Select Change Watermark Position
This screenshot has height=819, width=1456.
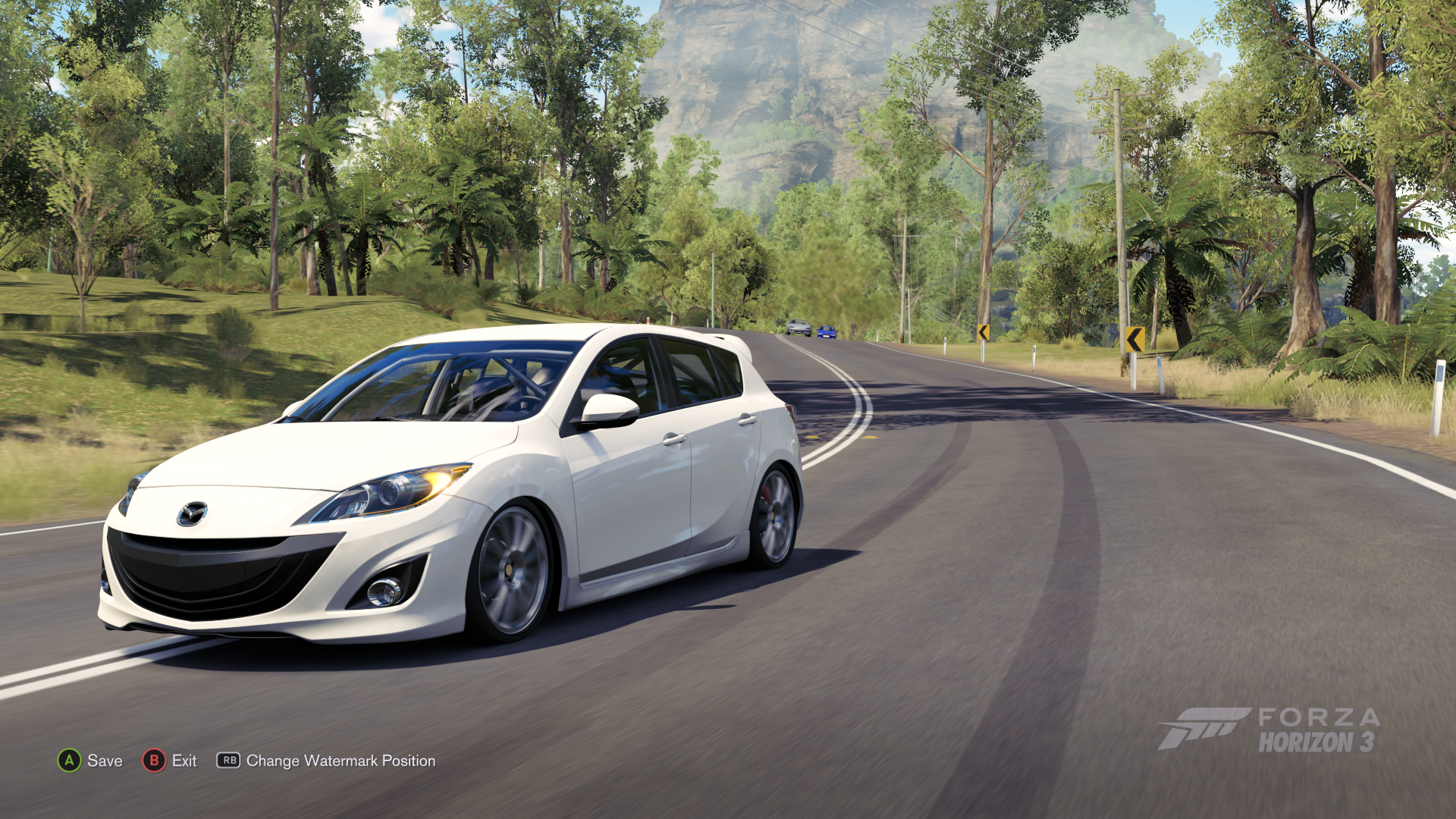[x=327, y=761]
